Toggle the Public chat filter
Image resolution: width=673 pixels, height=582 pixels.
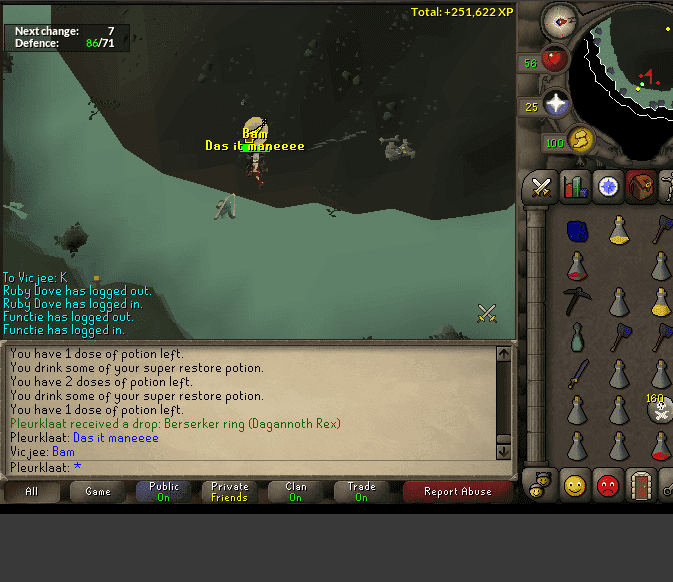click(x=164, y=491)
